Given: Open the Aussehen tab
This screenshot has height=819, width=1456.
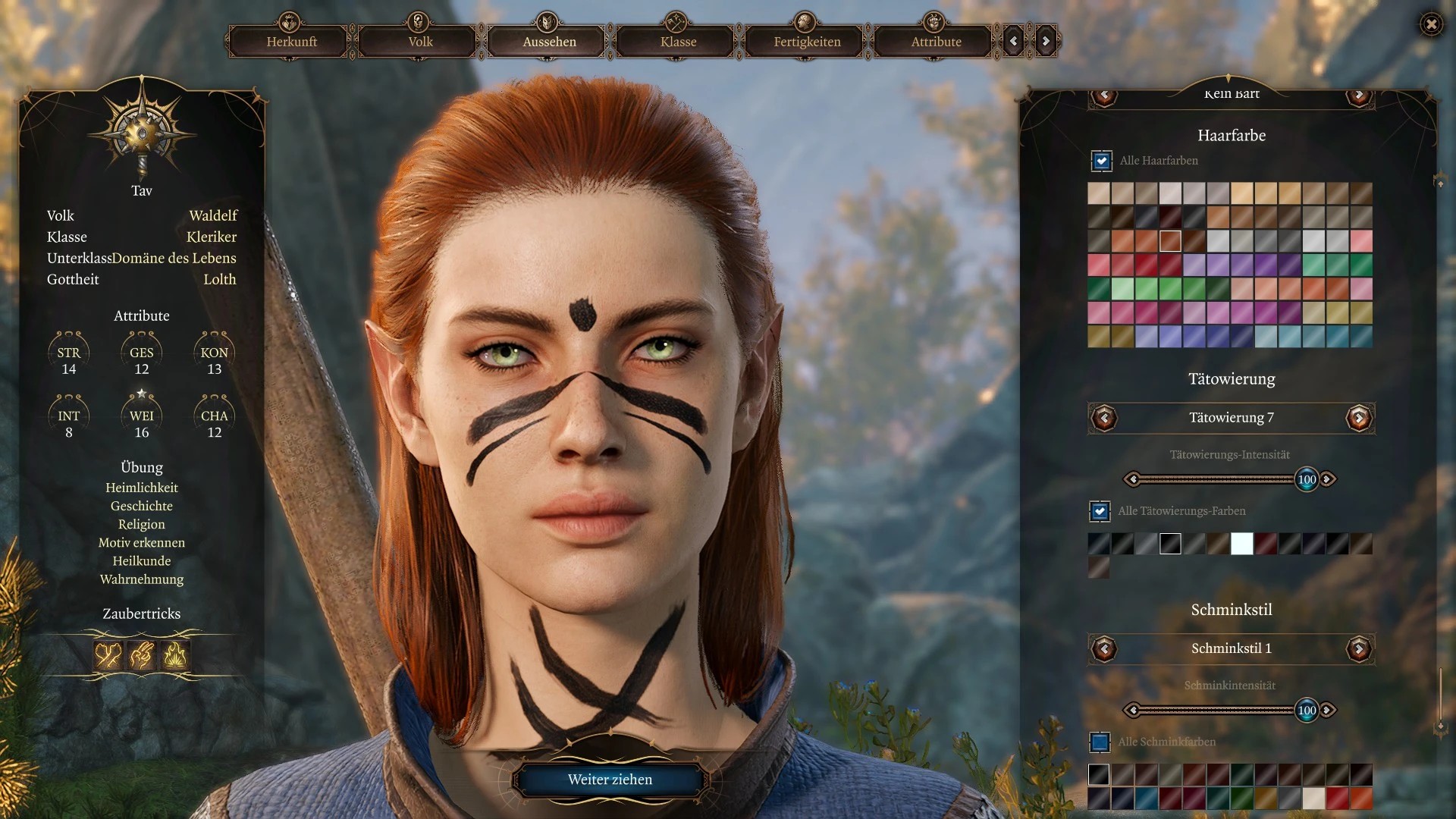Looking at the screenshot, I should point(549,42).
